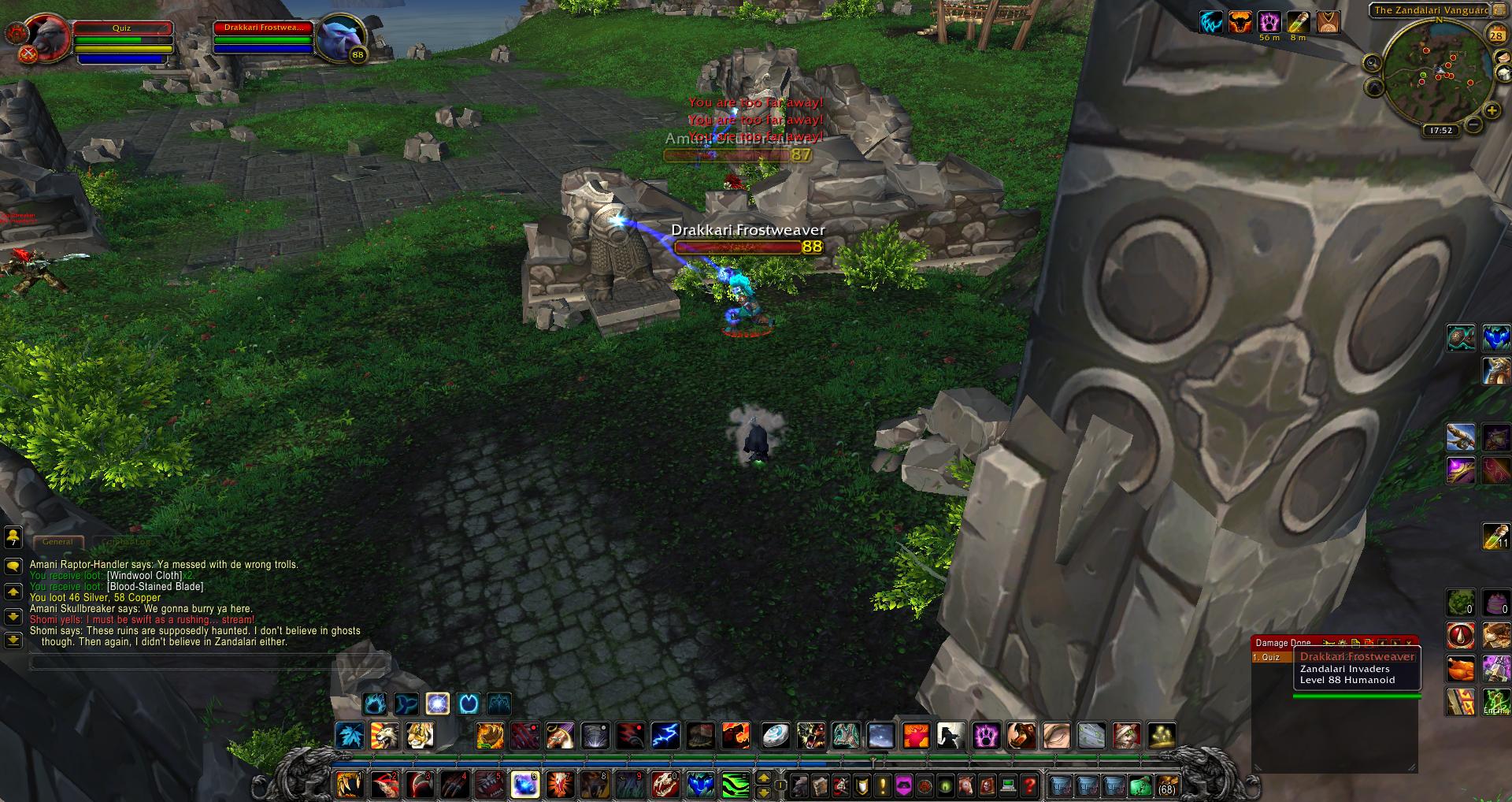Activate the green tiger stripes ability

735,785
